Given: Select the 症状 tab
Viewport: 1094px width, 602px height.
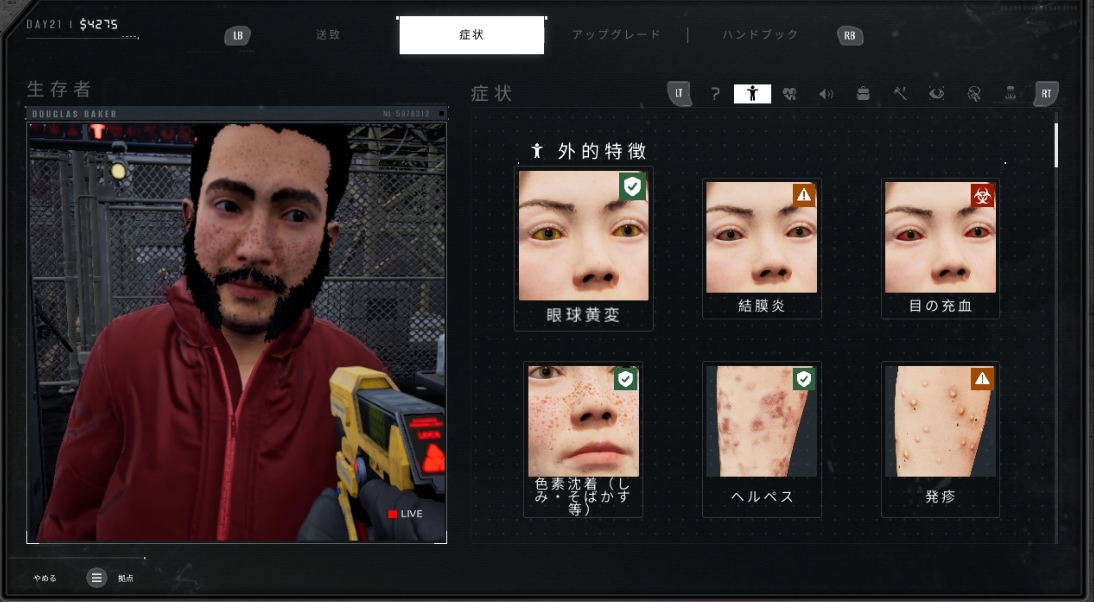Looking at the screenshot, I should coord(471,35).
